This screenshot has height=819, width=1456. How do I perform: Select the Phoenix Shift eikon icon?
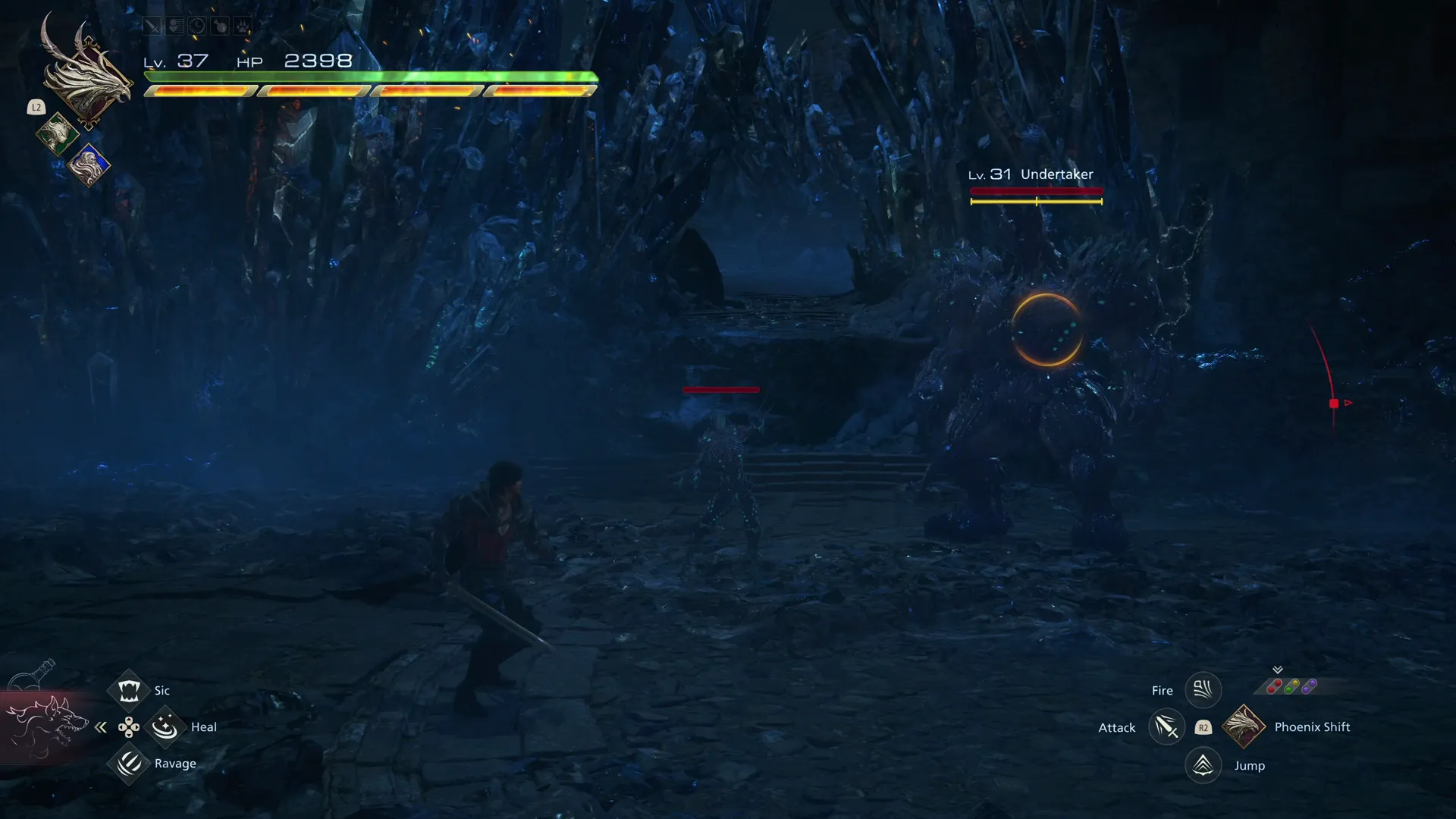pos(1244,726)
